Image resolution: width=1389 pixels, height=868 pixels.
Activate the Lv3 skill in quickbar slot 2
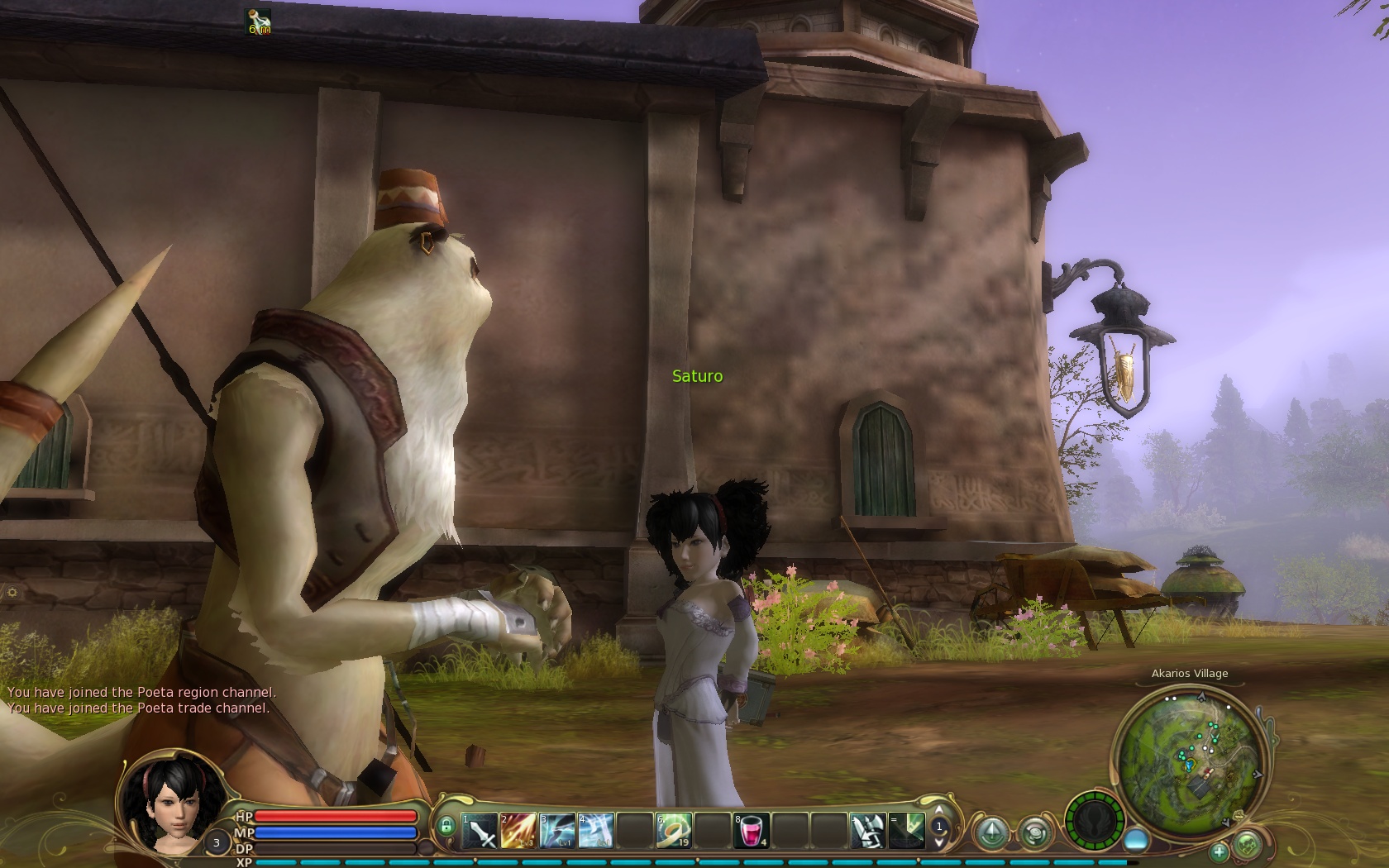(x=518, y=831)
